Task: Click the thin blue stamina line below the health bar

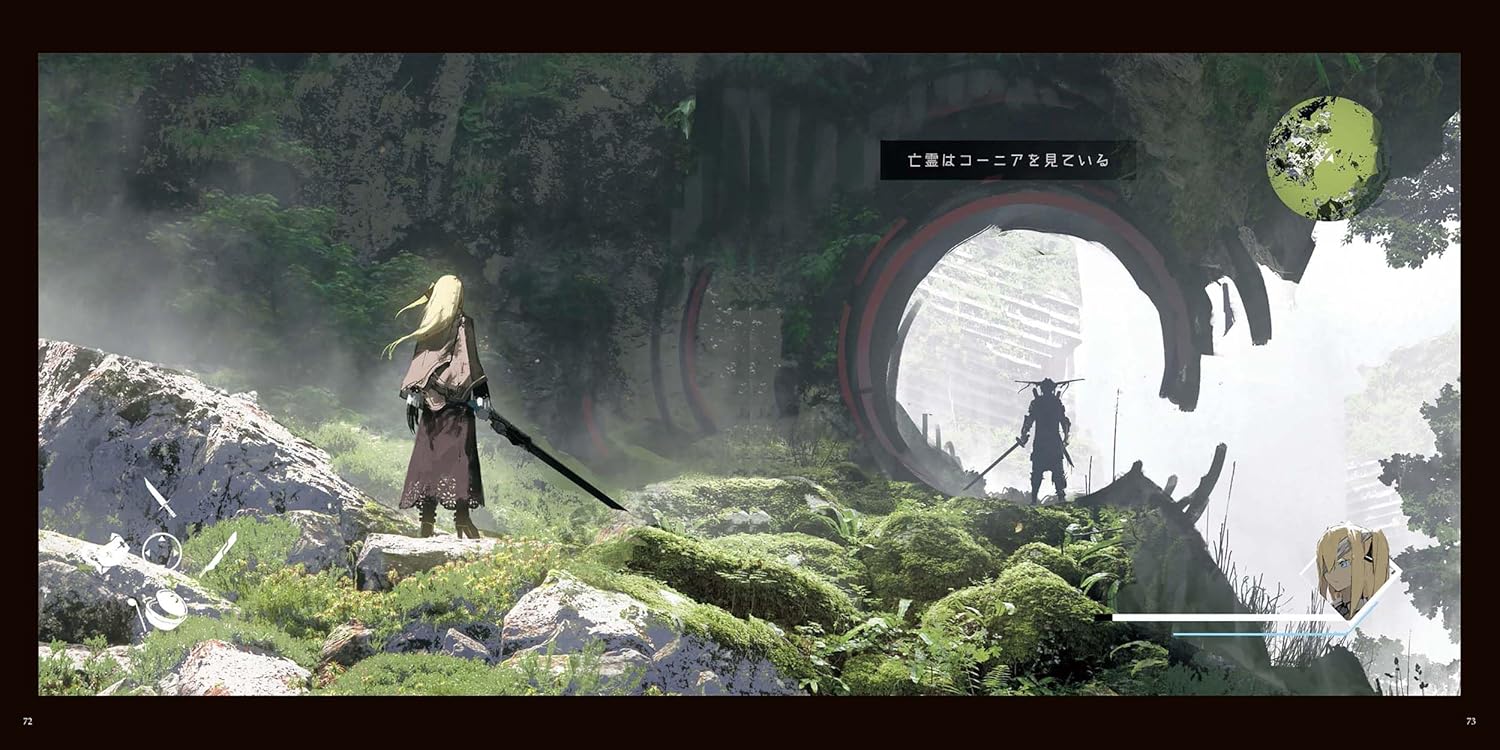Action: pos(1253,634)
